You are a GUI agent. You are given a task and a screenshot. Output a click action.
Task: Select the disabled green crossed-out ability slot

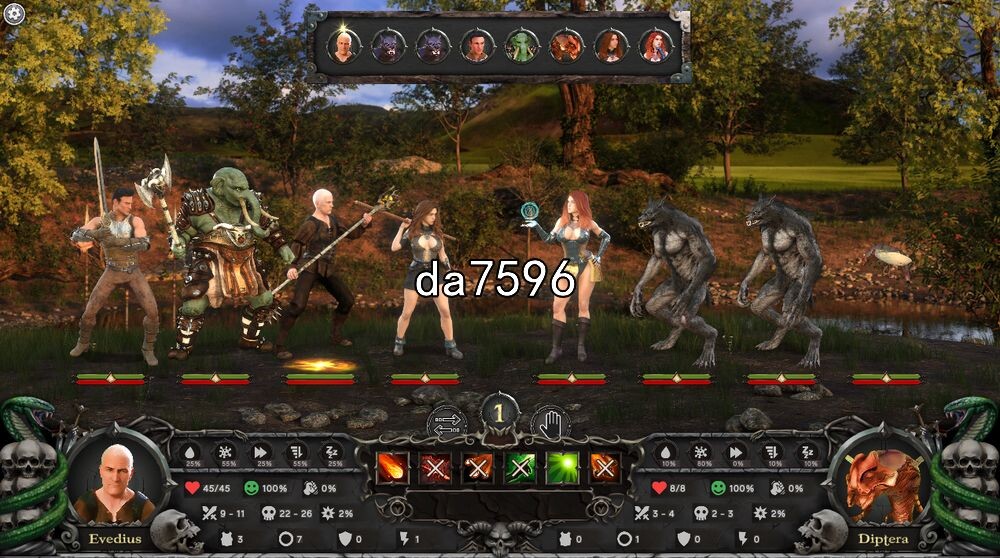(x=520, y=468)
